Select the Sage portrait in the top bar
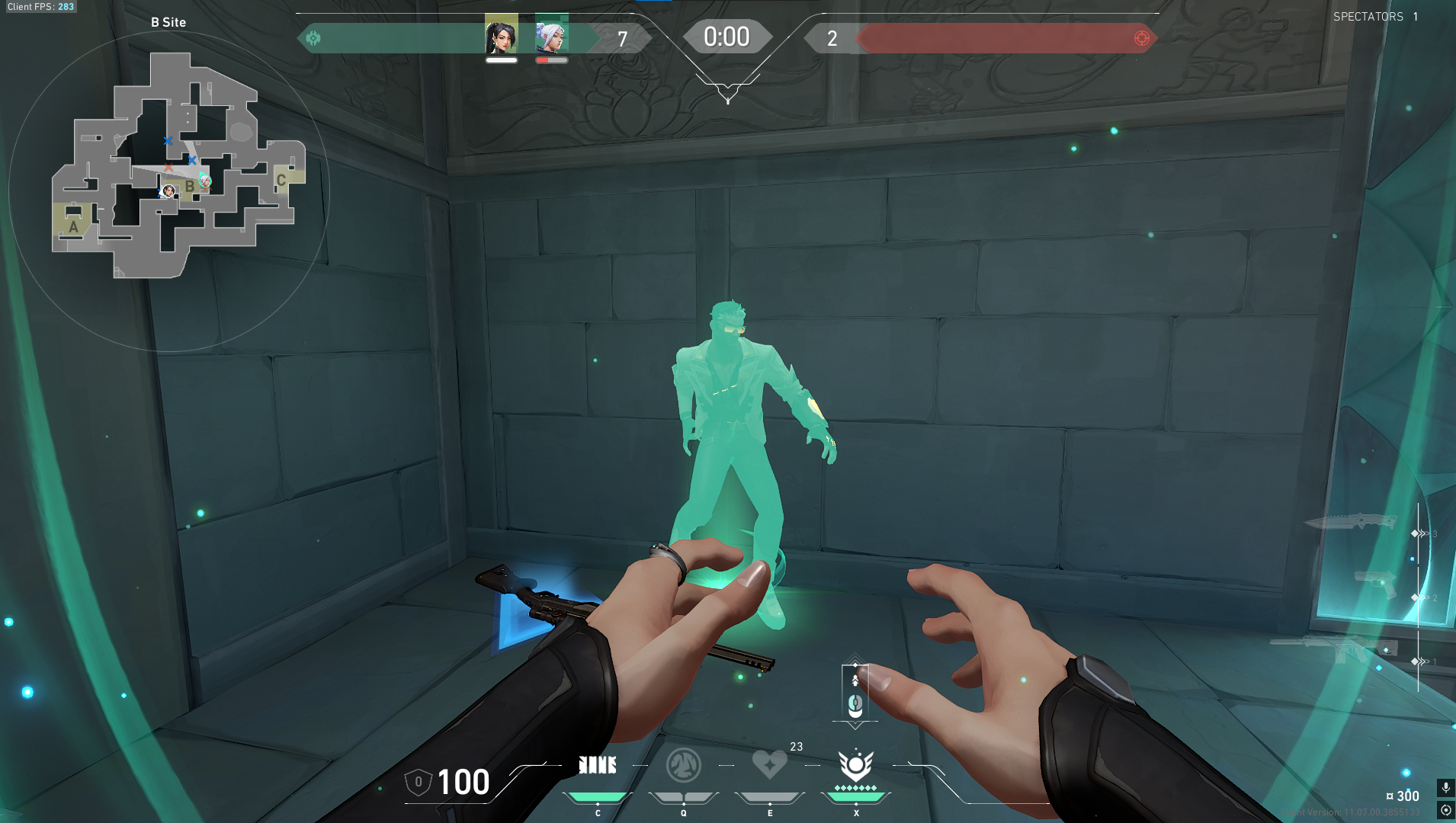Screen dimensions: 1456x823 tap(501, 35)
